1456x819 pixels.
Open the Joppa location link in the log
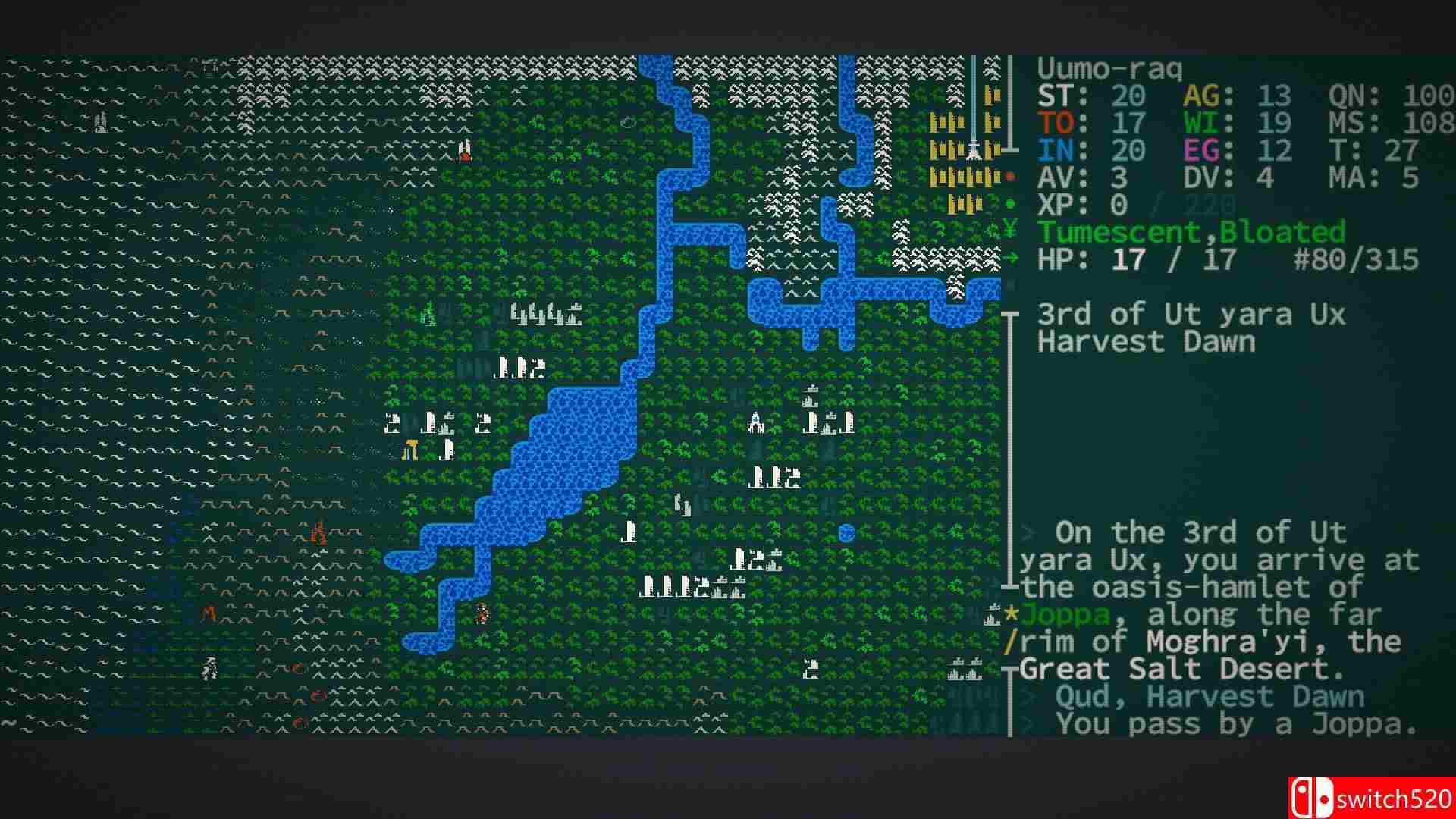point(1065,613)
